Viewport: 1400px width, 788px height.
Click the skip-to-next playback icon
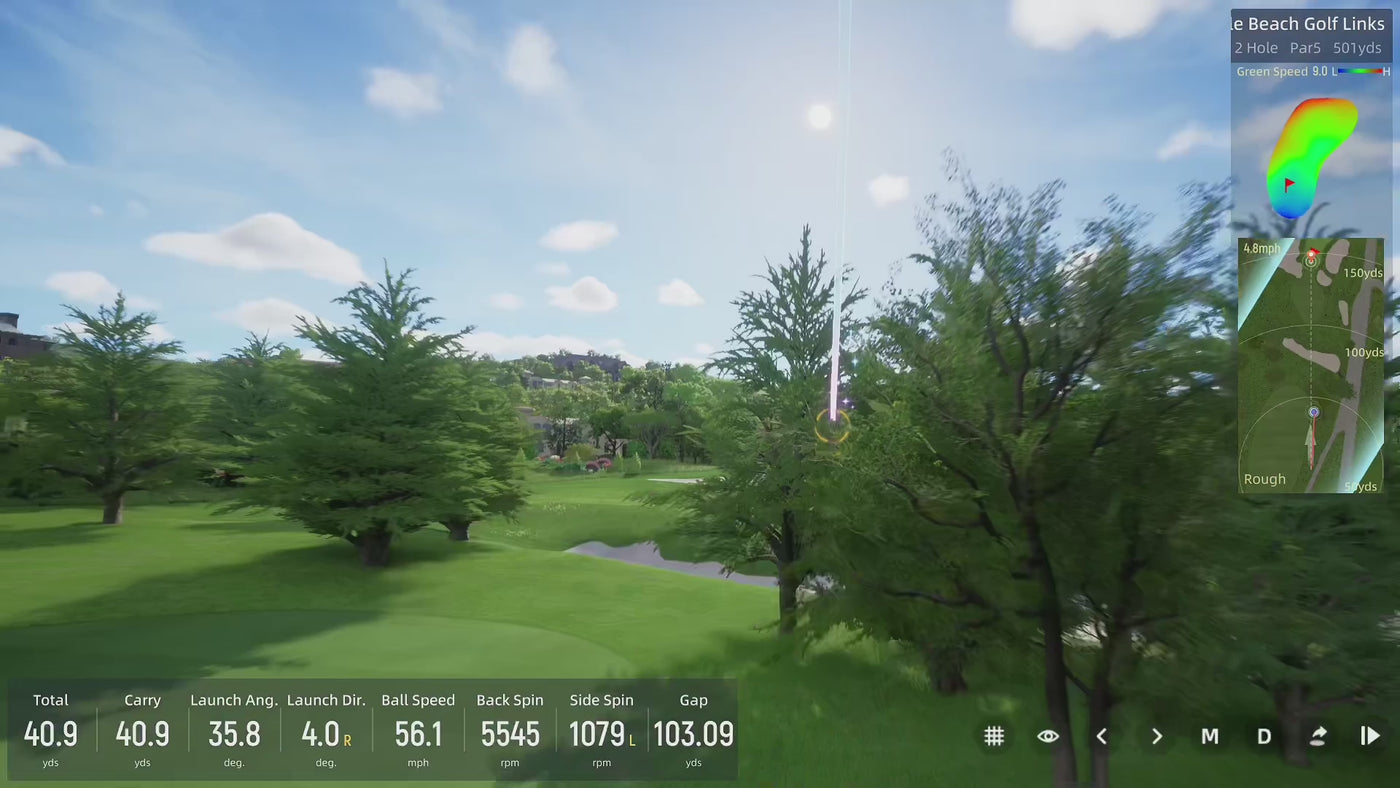click(1371, 735)
